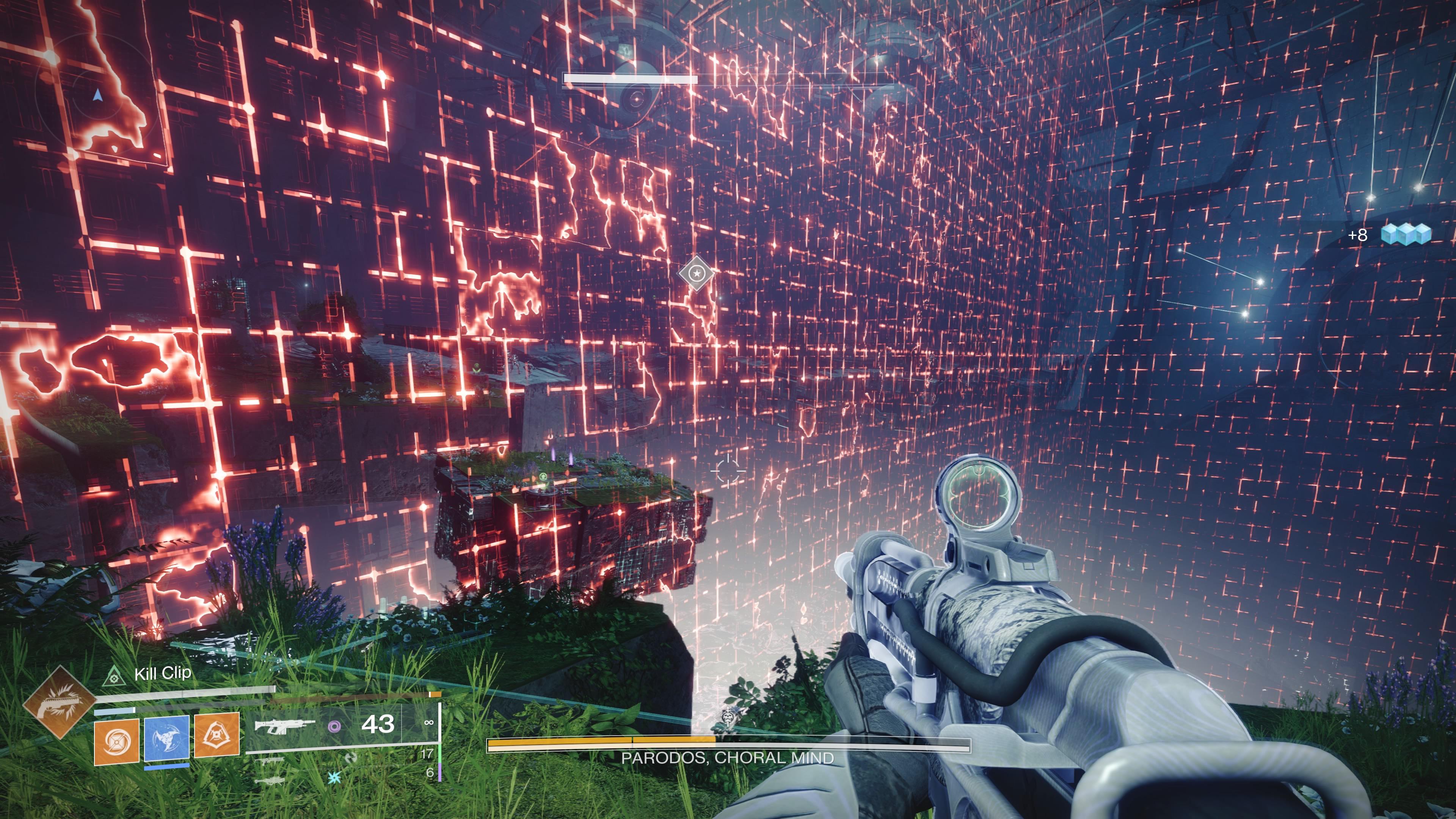Viewport: 1456px width, 819px height.
Task: Trigger the orange class ability icon
Action: pyautogui.click(x=217, y=735)
